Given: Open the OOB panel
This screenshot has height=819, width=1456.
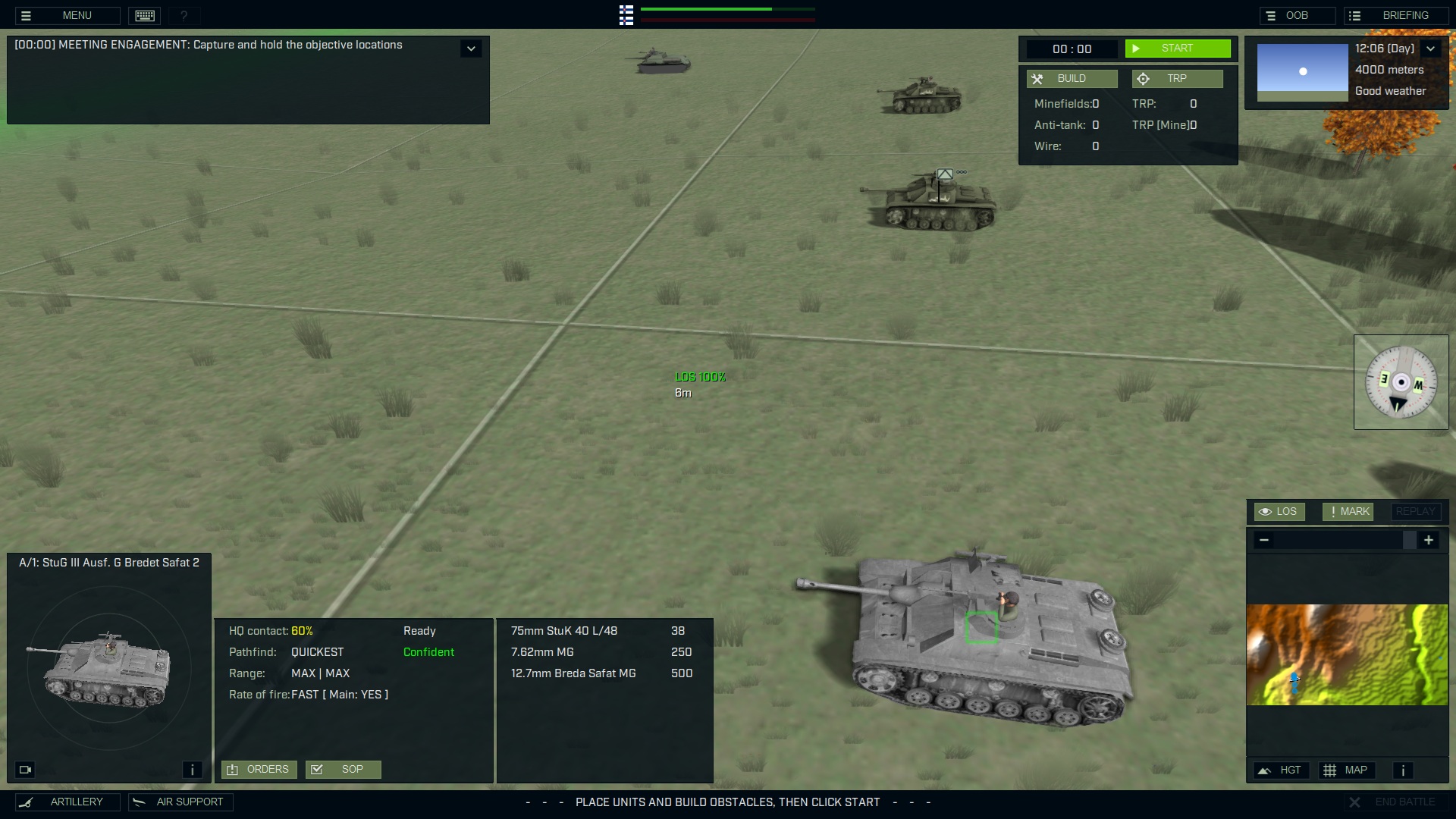Looking at the screenshot, I should [x=1297, y=15].
